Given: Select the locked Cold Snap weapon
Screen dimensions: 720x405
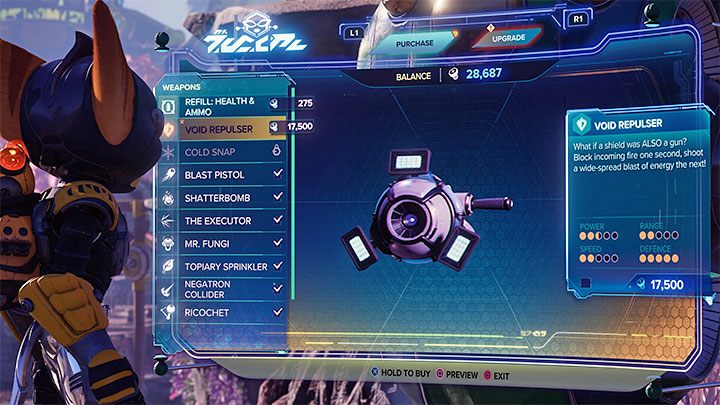Looking at the screenshot, I should (x=223, y=150).
